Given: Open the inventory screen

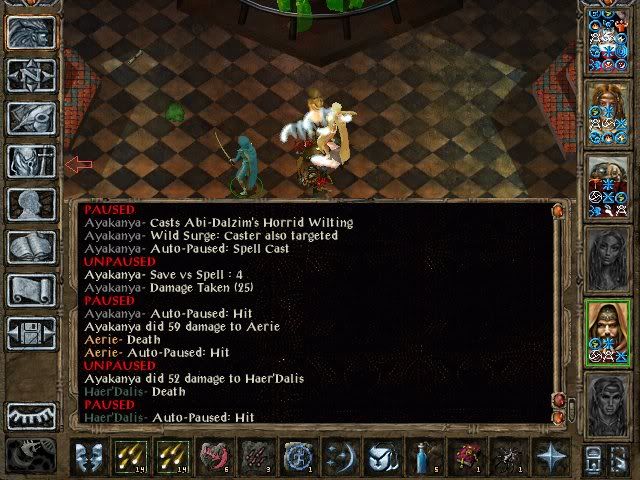Looking at the screenshot, I should pos(30,161).
